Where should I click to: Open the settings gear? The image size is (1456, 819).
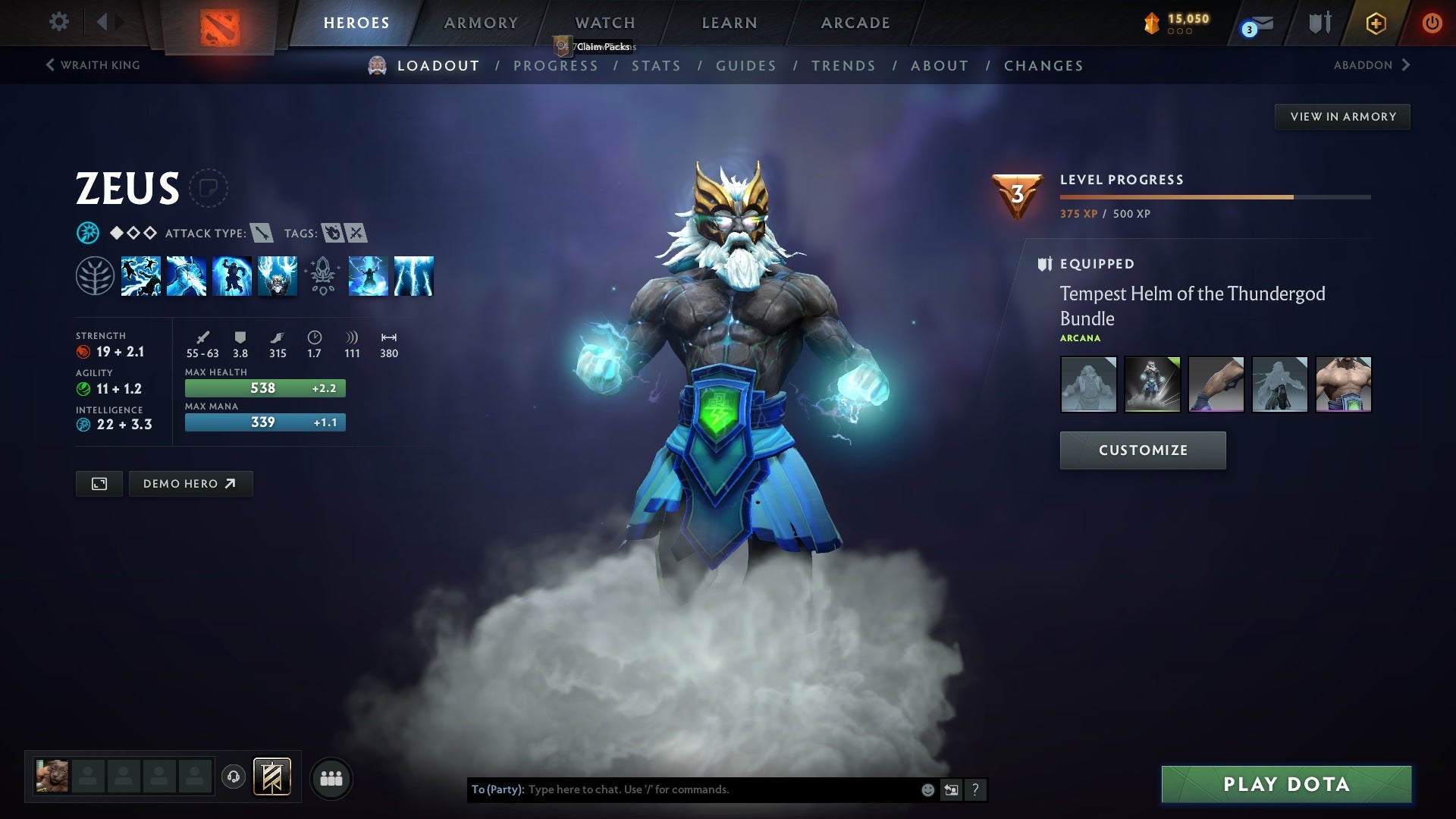[58, 22]
